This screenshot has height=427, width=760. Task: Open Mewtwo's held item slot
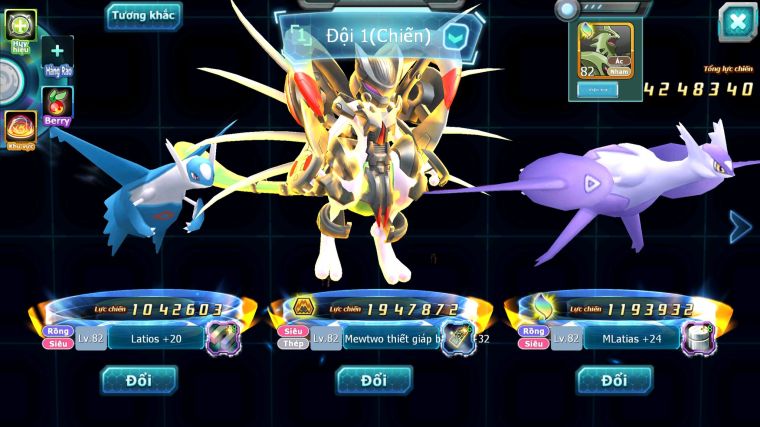[x=457, y=339]
